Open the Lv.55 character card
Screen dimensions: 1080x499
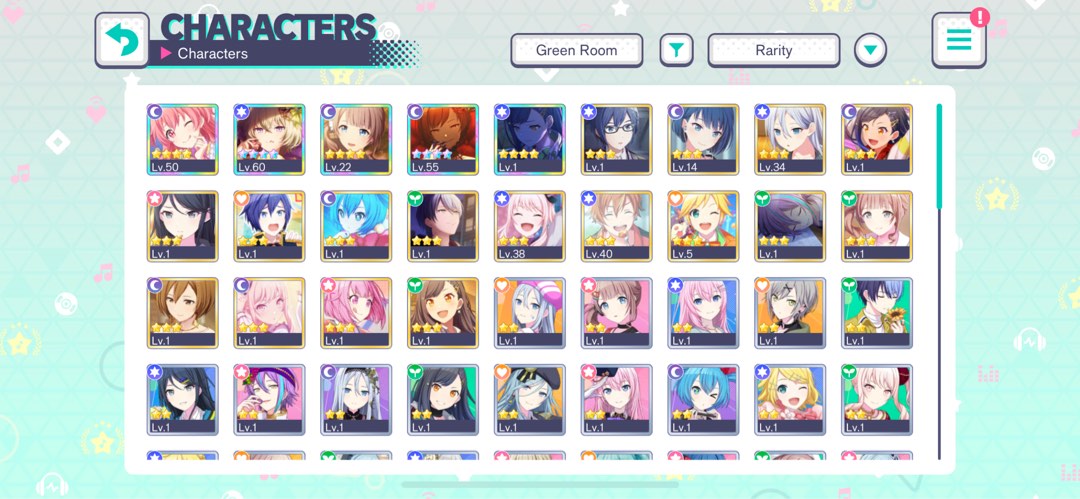click(x=443, y=140)
